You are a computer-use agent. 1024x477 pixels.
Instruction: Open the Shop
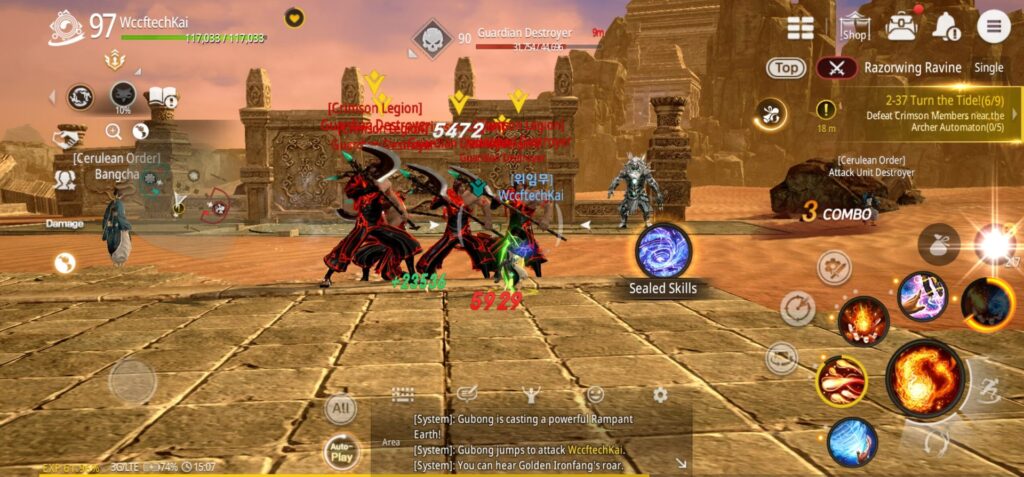tap(853, 27)
